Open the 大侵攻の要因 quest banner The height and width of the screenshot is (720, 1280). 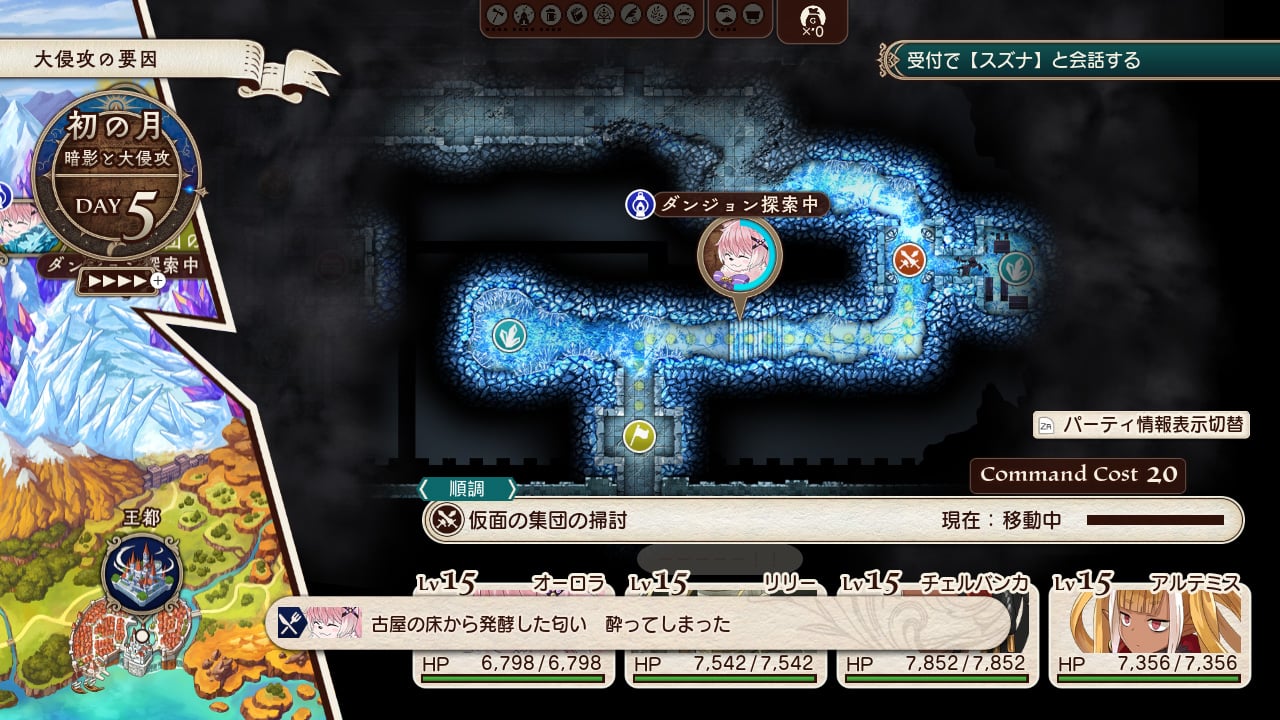click(120, 60)
